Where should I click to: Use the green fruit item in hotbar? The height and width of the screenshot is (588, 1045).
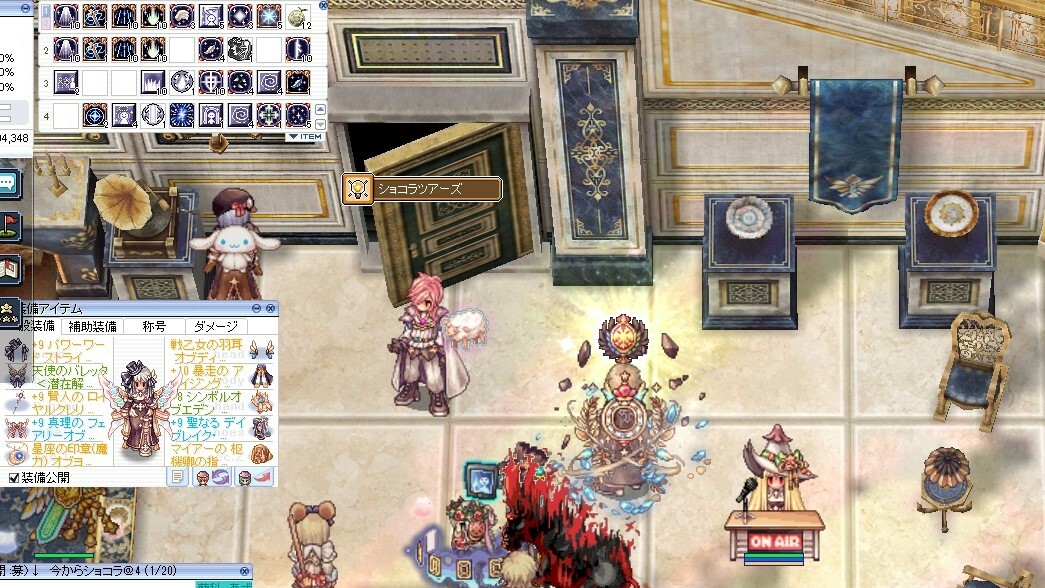click(297, 16)
